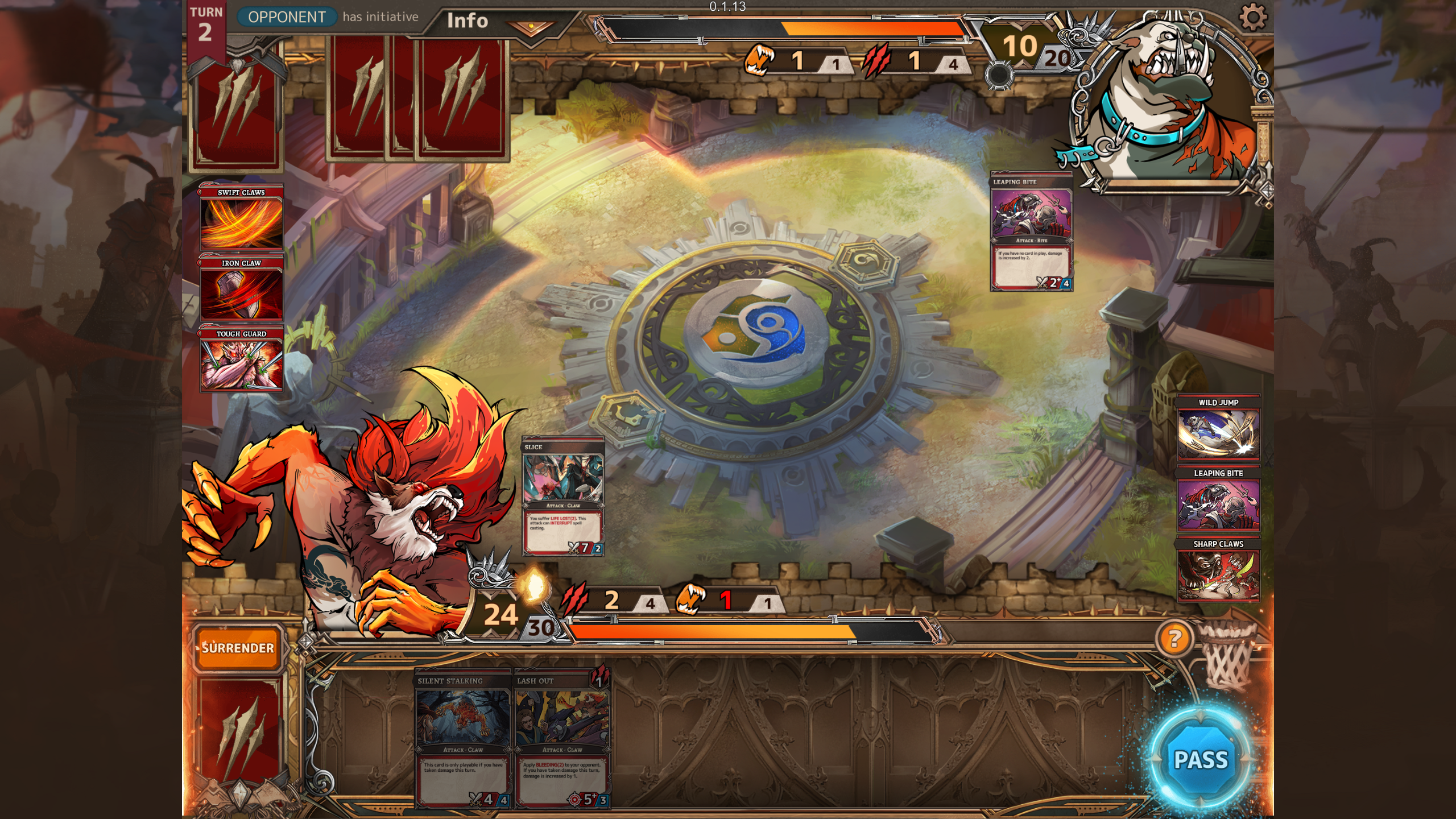Select the Silent Stalking card in hand
Screen dimensions: 1456x819
click(x=463, y=738)
